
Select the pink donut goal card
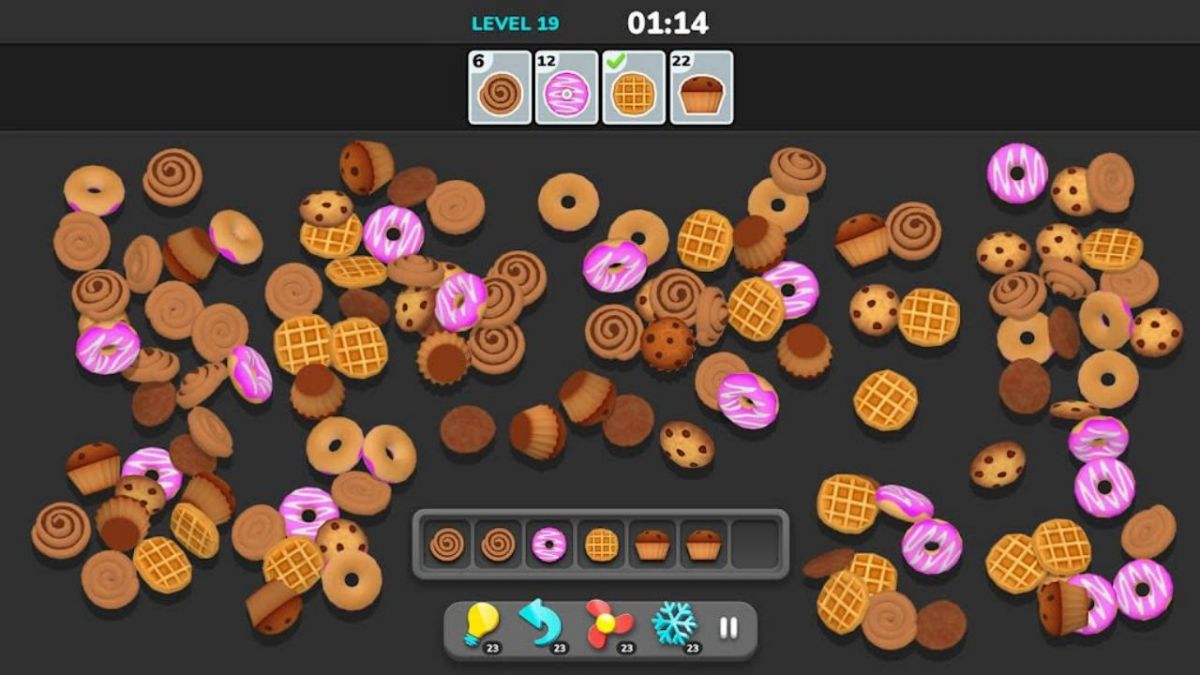[567, 88]
